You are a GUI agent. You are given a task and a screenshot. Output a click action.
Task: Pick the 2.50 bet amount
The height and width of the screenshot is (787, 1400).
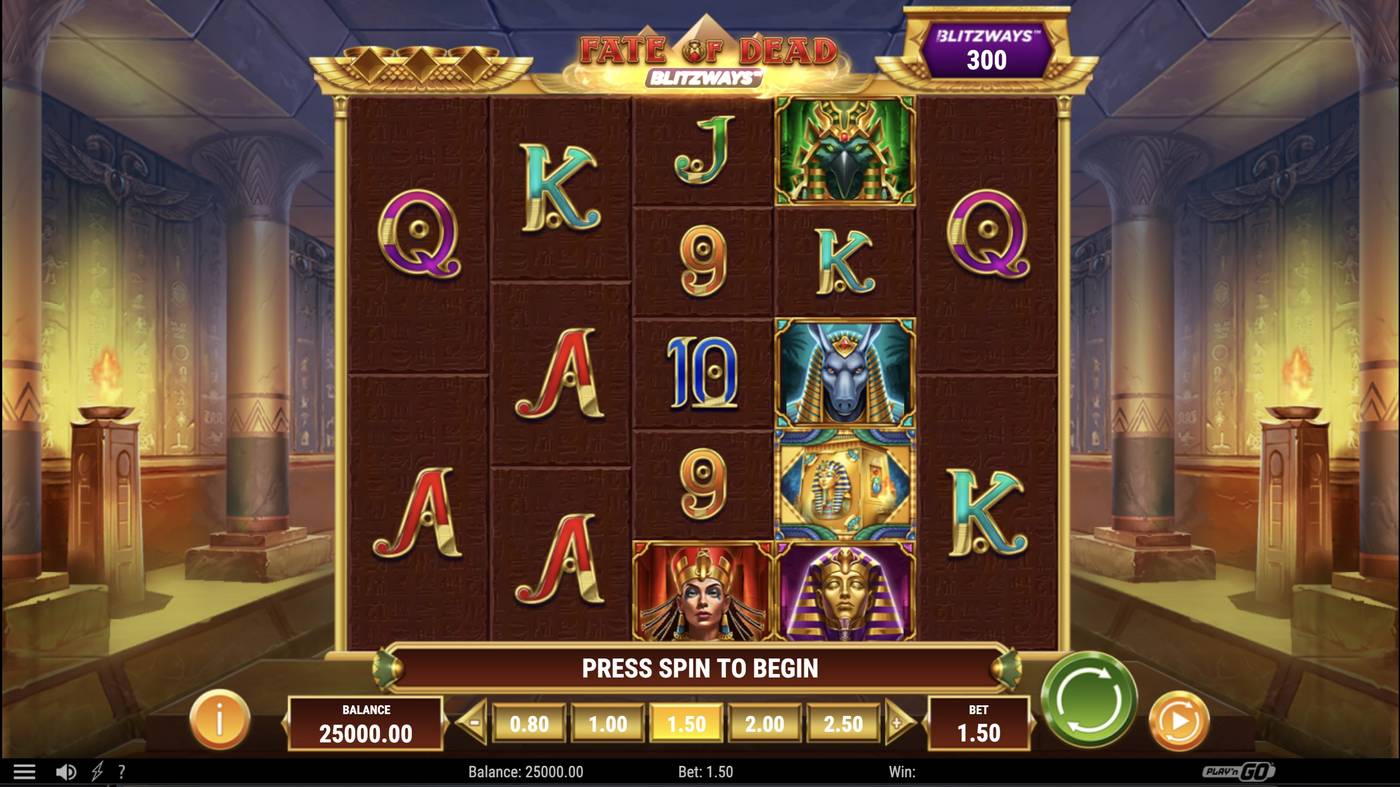pyautogui.click(x=842, y=724)
